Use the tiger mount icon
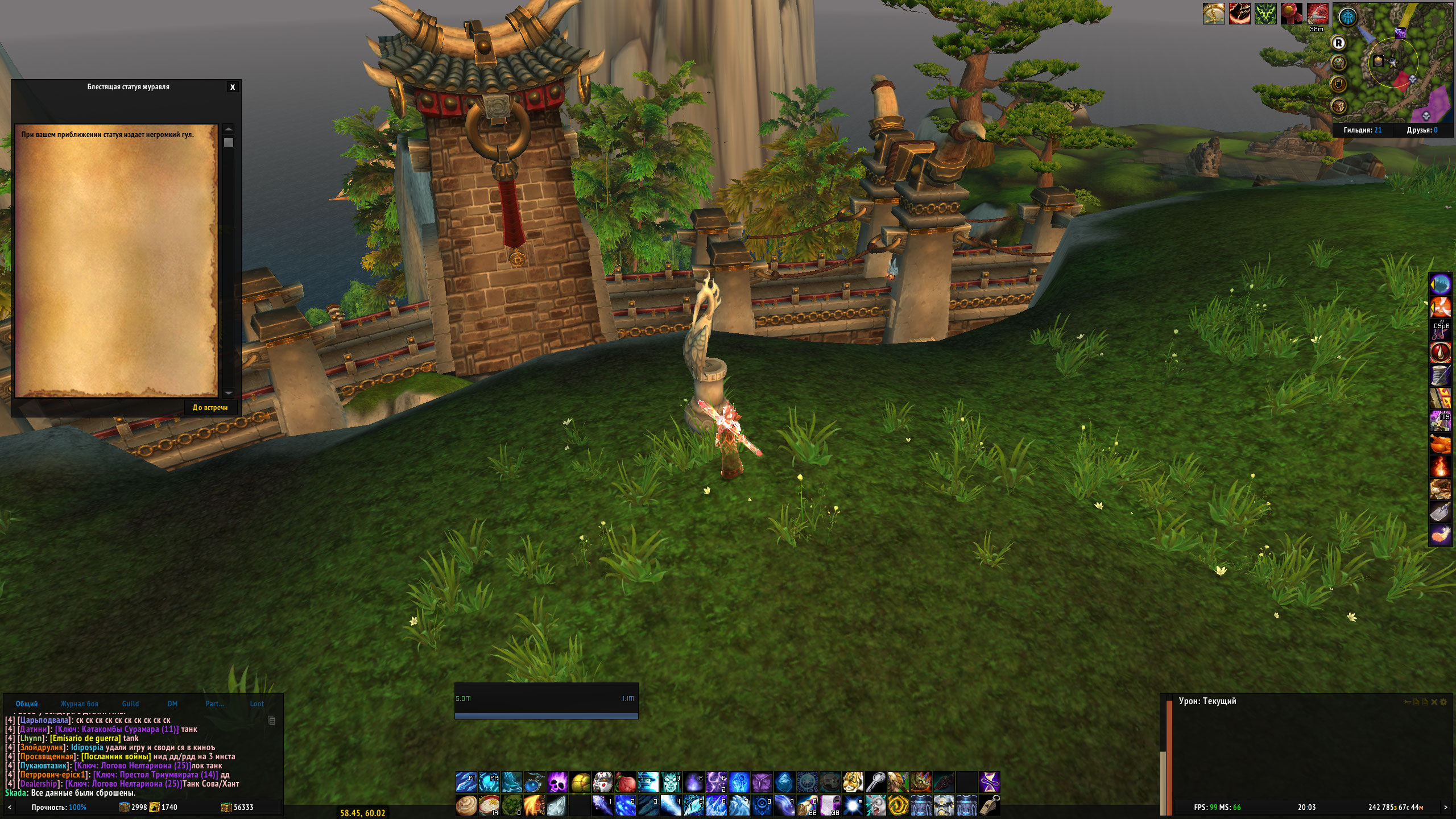1456x819 pixels. pos(853,783)
